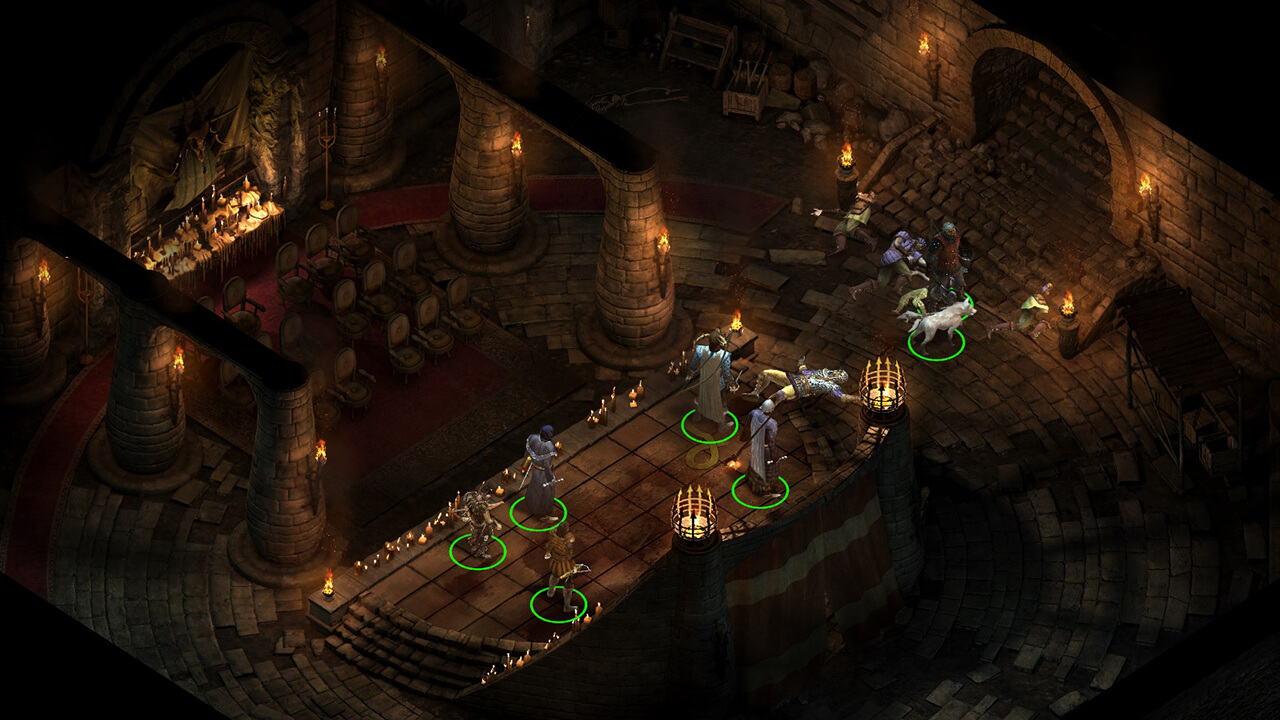
Task: Select the dark-hooded robed party member
Action: (540, 476)
